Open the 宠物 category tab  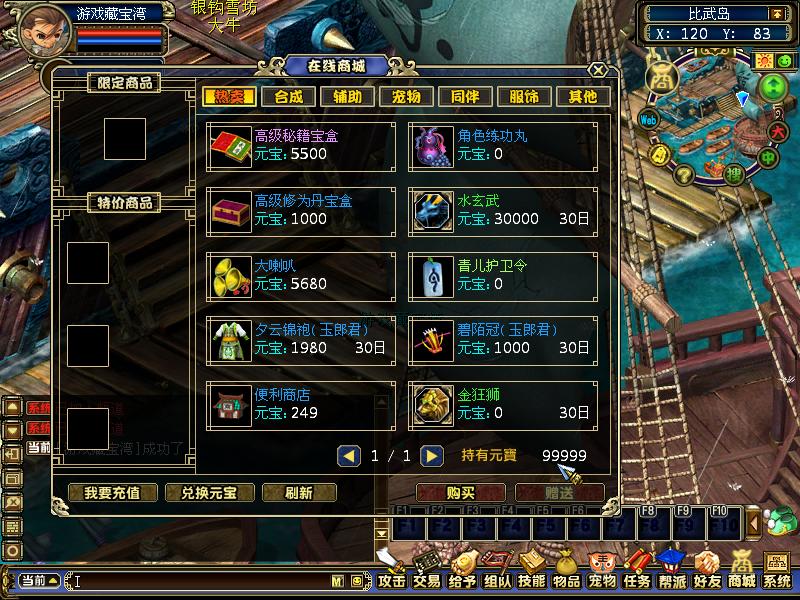tap(406, 97)
